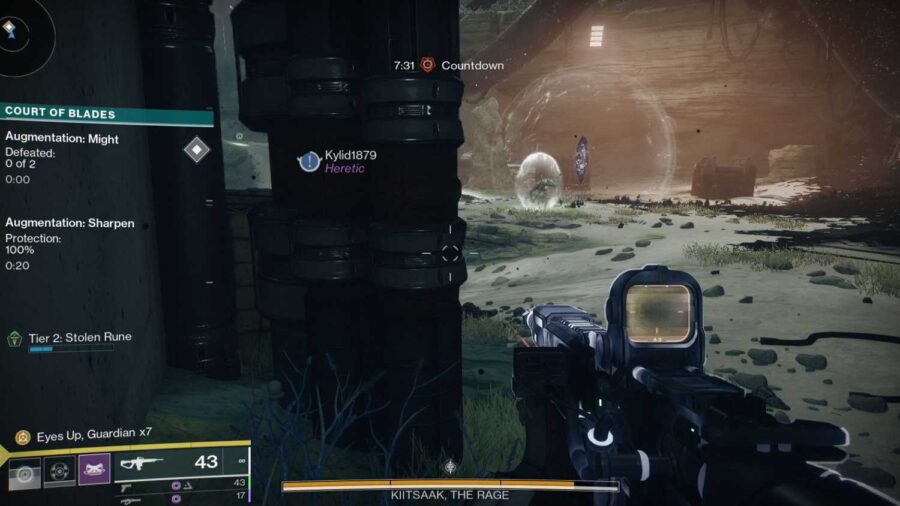Image resolution: width=900 pixels, height=506 pixels.
Task: Select the Kiitsaak, The Rage boss name
Action: coord(450,495)
